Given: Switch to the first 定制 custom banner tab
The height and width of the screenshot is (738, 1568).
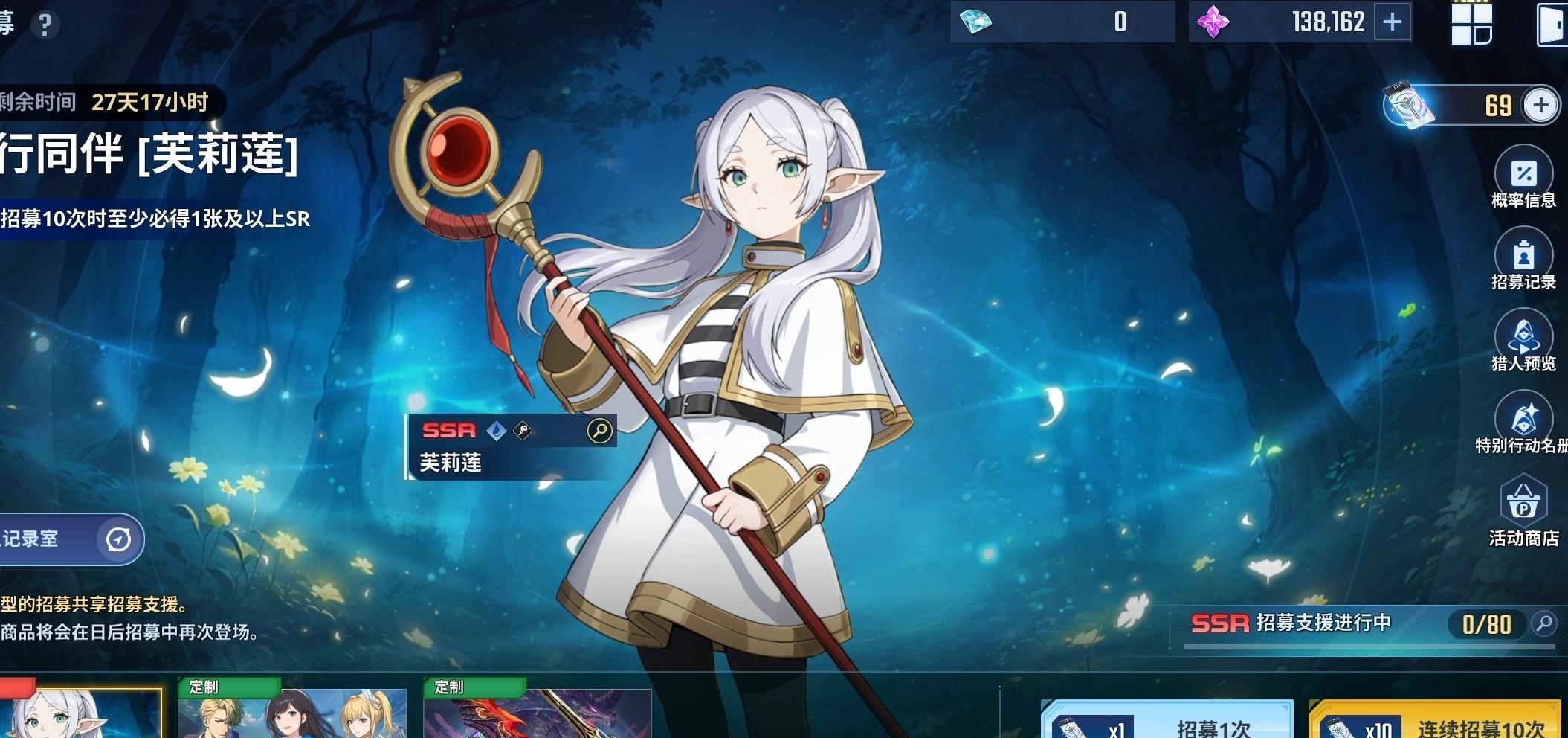Looking at the screenshot, I should point(294,714).
